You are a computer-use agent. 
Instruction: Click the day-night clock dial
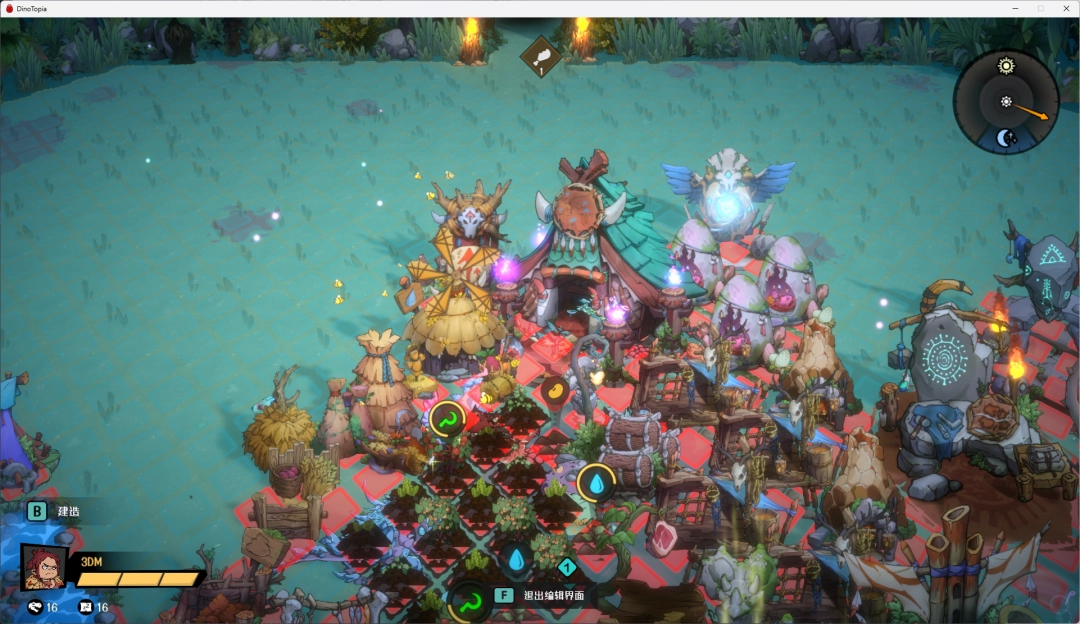[x=1006, y=102]
